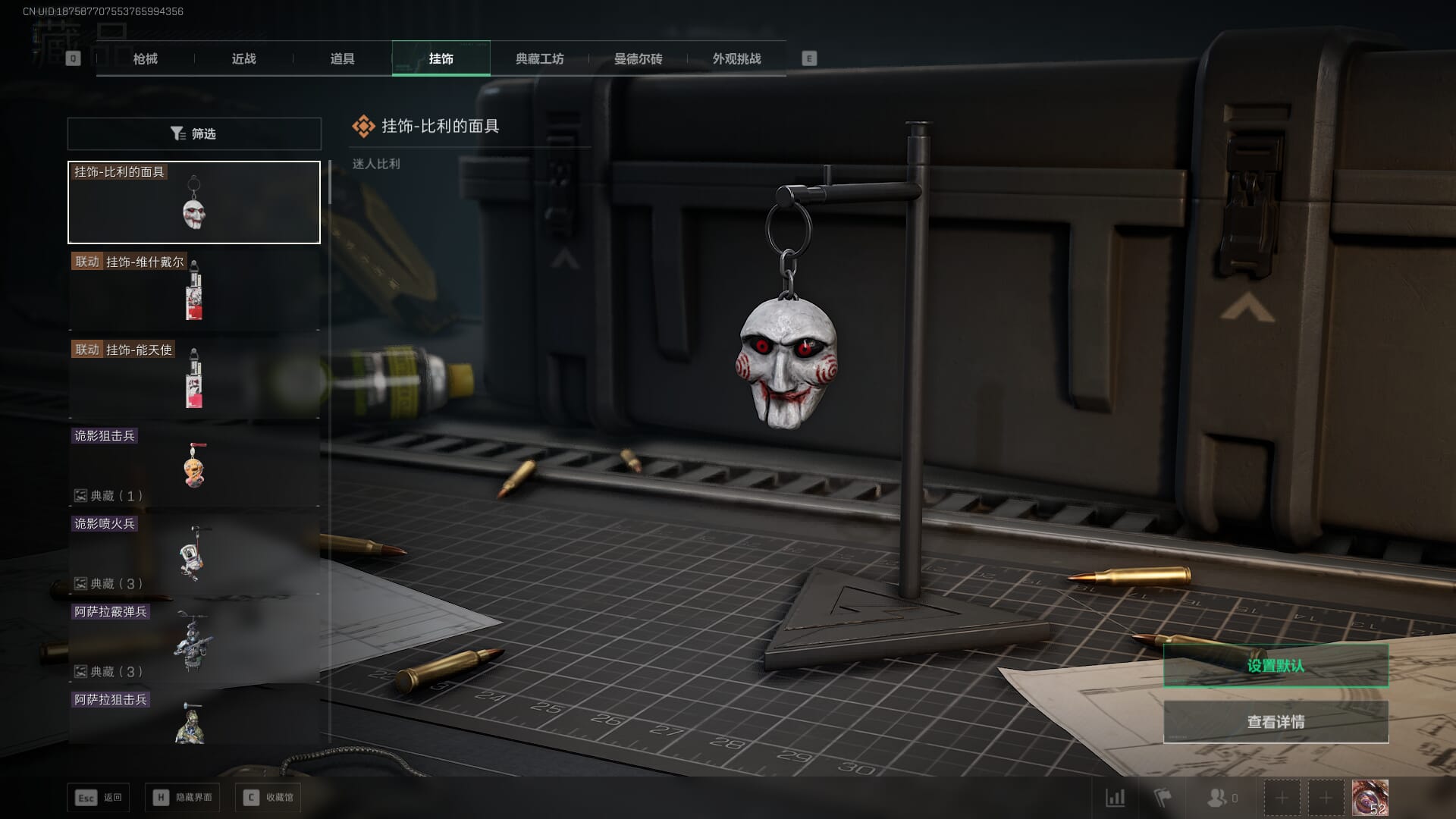Screen dimensions: 1456x819
Task: Open the 近战 tab
Action: coord(243,58)
